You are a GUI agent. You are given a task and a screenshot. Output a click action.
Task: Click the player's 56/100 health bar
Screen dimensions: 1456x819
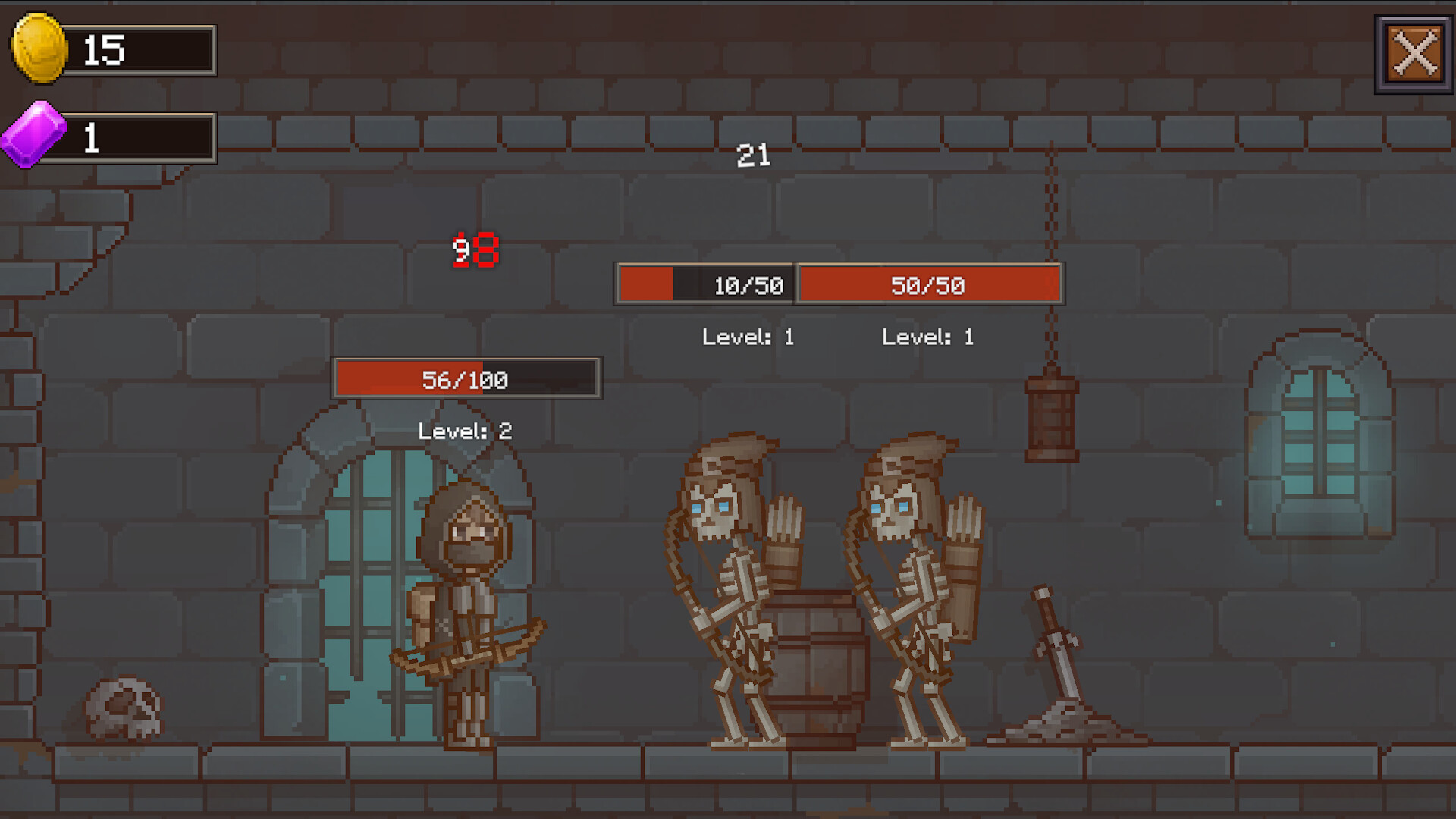(466, 379)
